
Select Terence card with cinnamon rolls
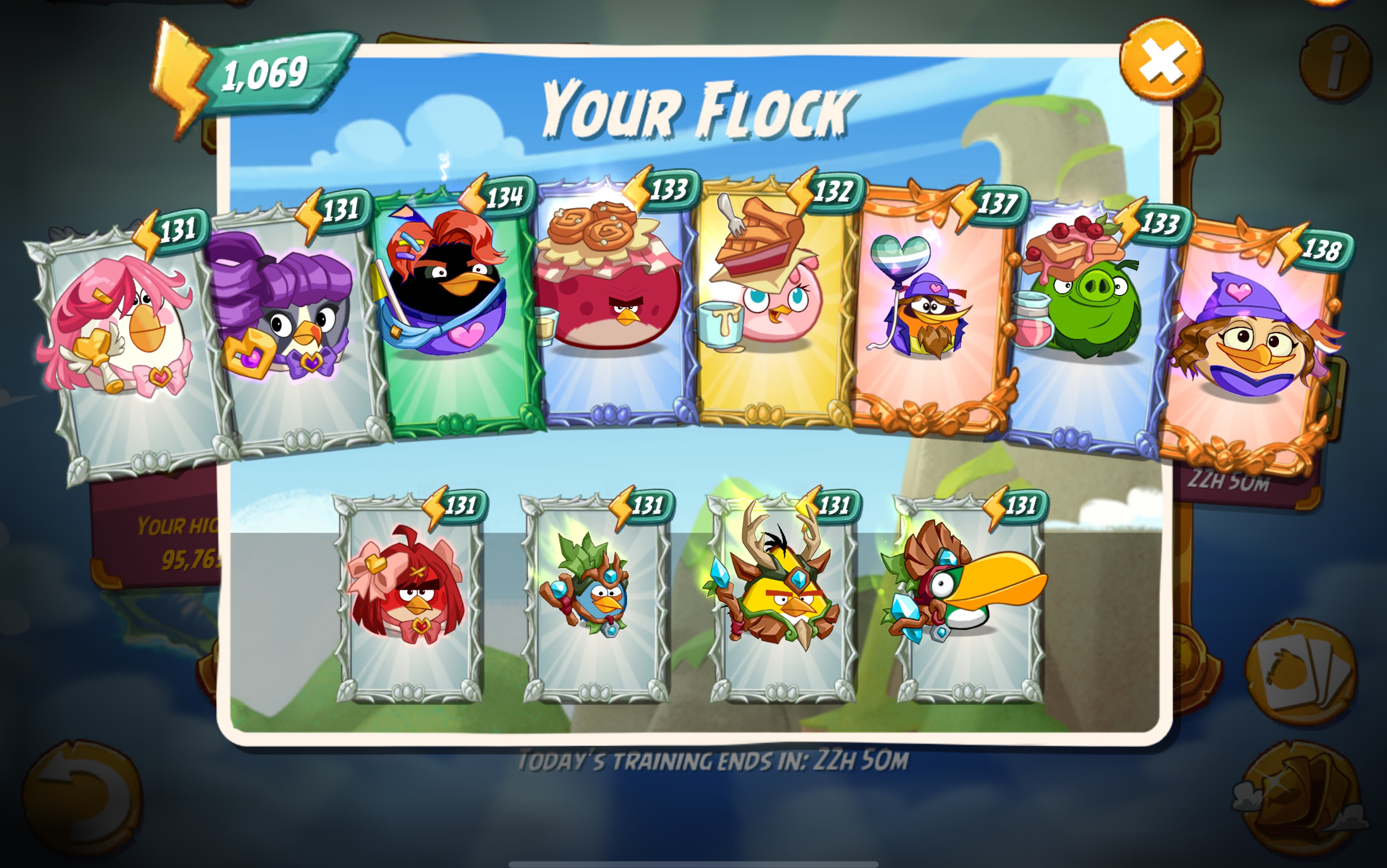click(x=612, y=304)
